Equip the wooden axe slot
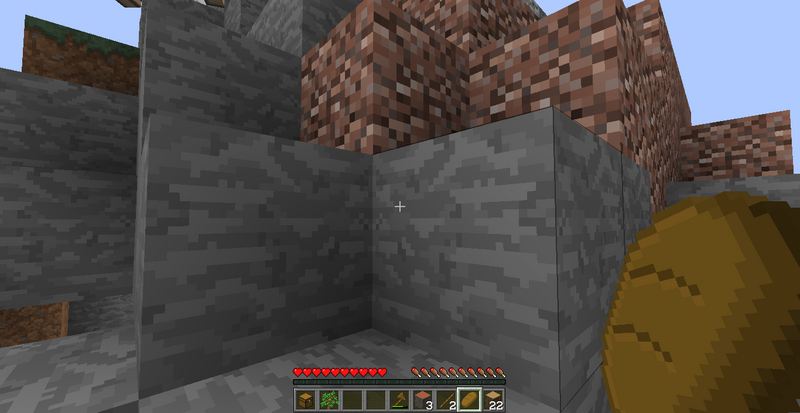Screen dimensions: 800x413 click(401, 401)
